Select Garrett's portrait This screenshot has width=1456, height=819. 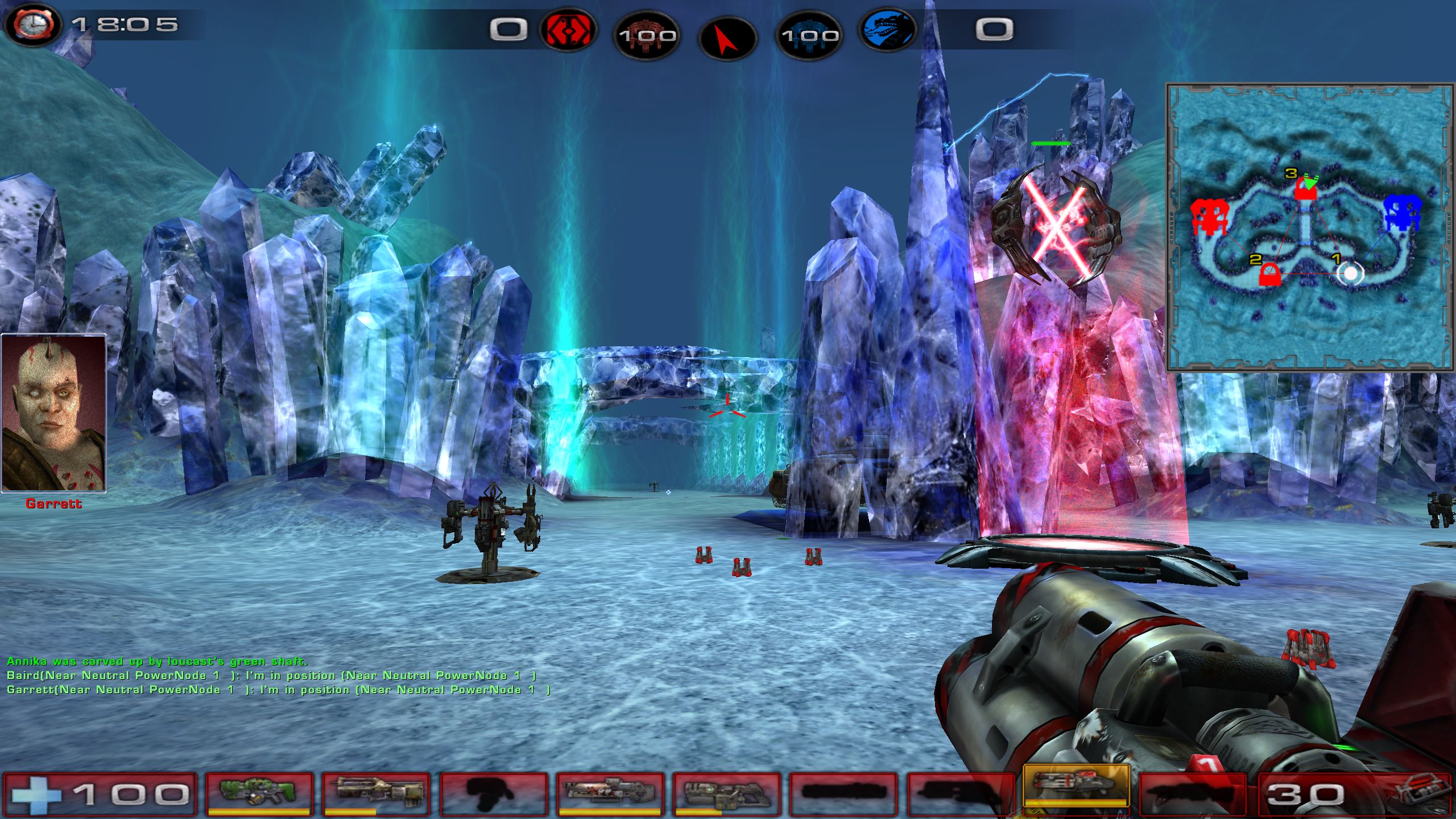pos(54,413)
